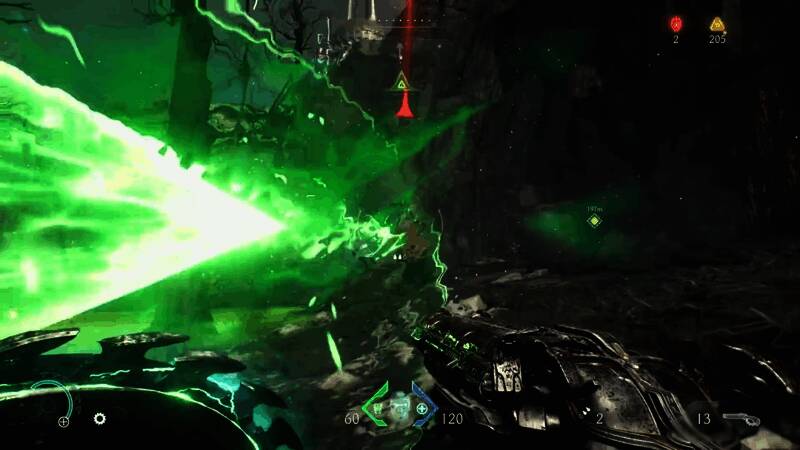
Task: Select the diamond objective waypoint marker
Action: (x=594, y=220)
